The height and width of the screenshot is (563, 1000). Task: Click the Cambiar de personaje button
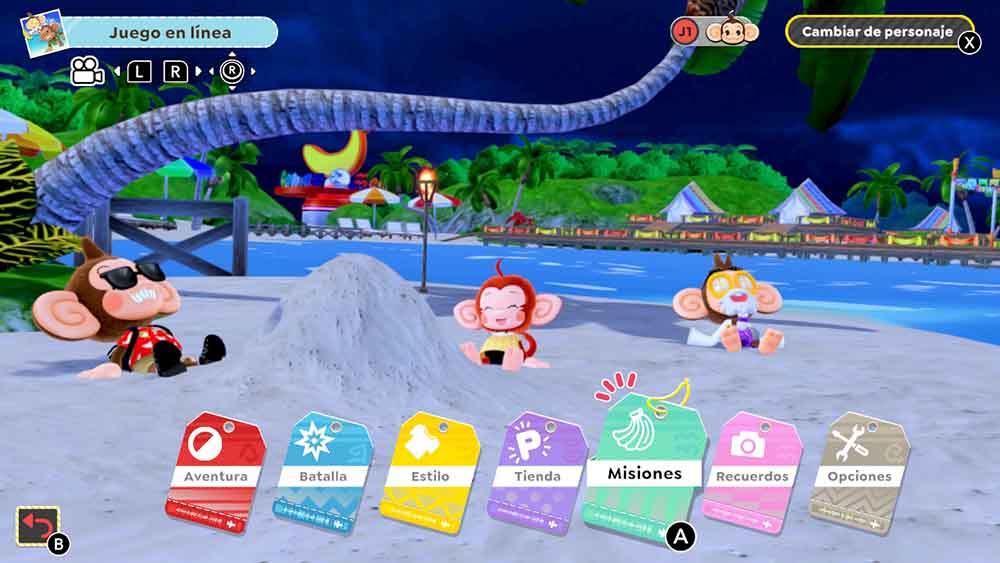click(x=877, y=31)
